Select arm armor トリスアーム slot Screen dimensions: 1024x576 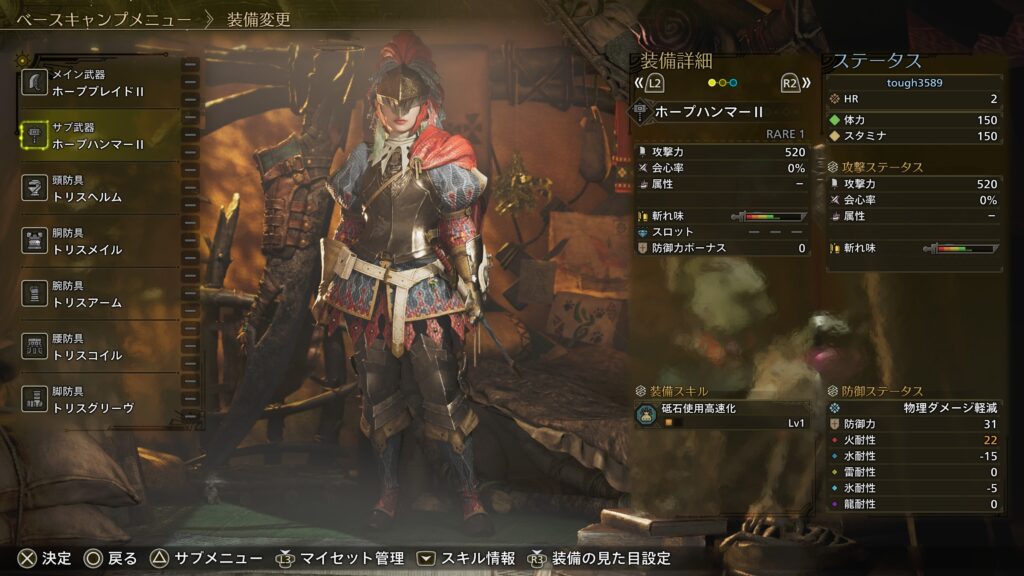click(x=98, y=294)
